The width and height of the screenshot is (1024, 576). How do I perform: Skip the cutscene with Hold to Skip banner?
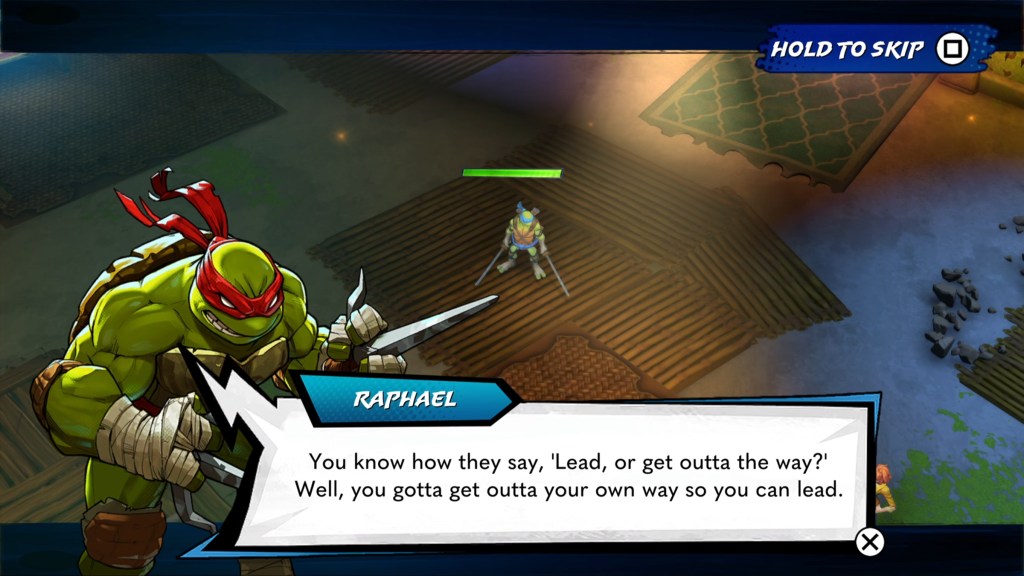pos(872,49)
